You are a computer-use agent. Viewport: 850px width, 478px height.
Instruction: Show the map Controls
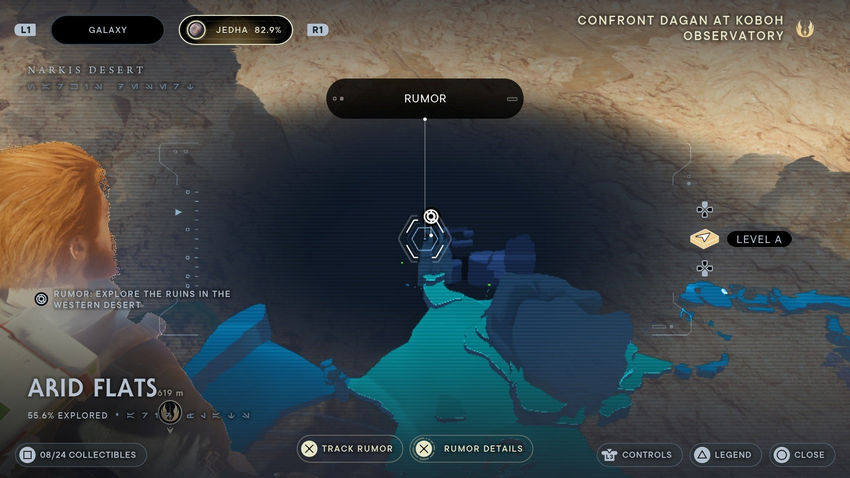pyautogui.click(x=639, y=455)
